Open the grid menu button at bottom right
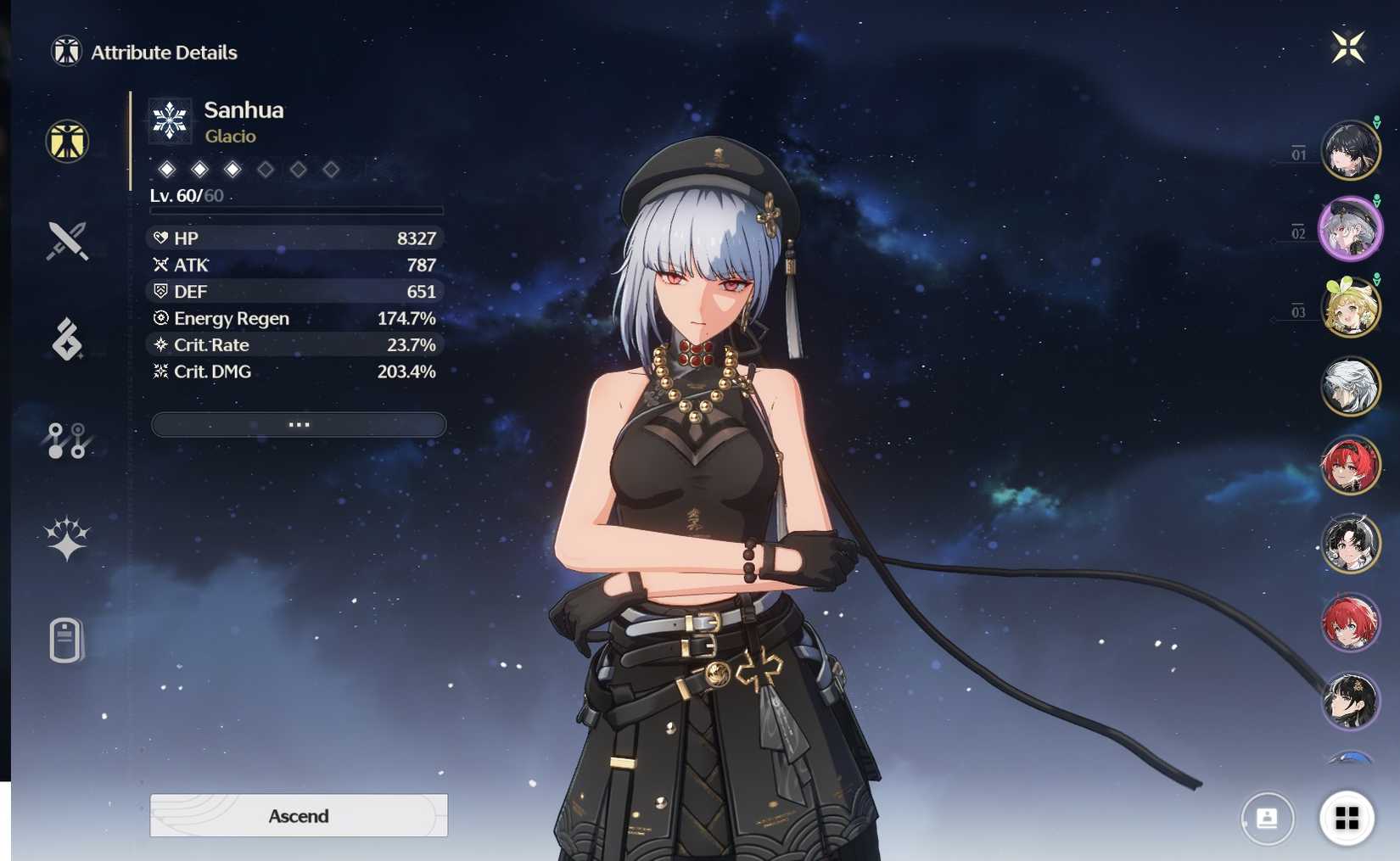The image size is (1400, 861). coord(1347,817)
